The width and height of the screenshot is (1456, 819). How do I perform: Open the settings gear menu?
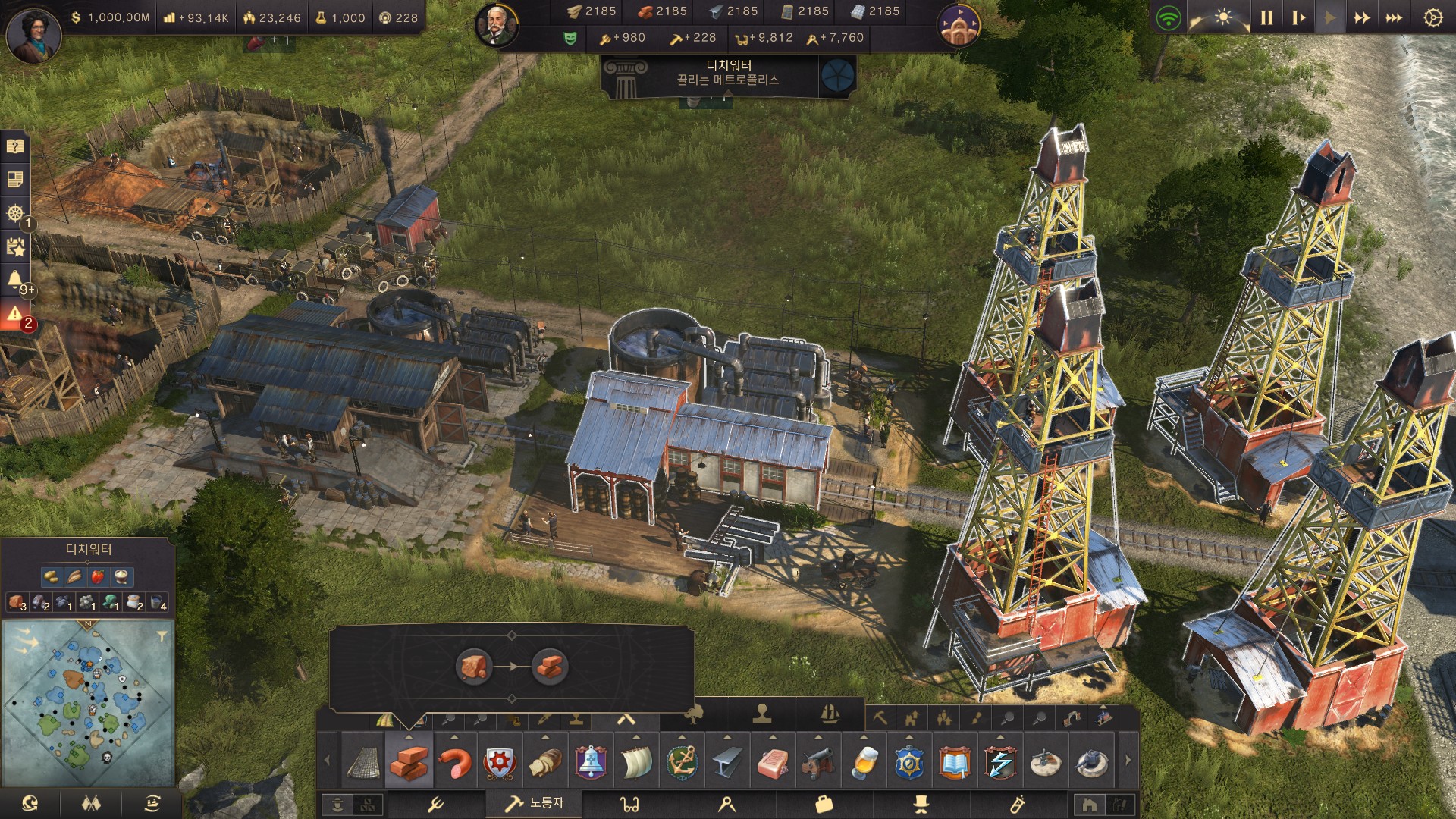(x=1432, y=17)
